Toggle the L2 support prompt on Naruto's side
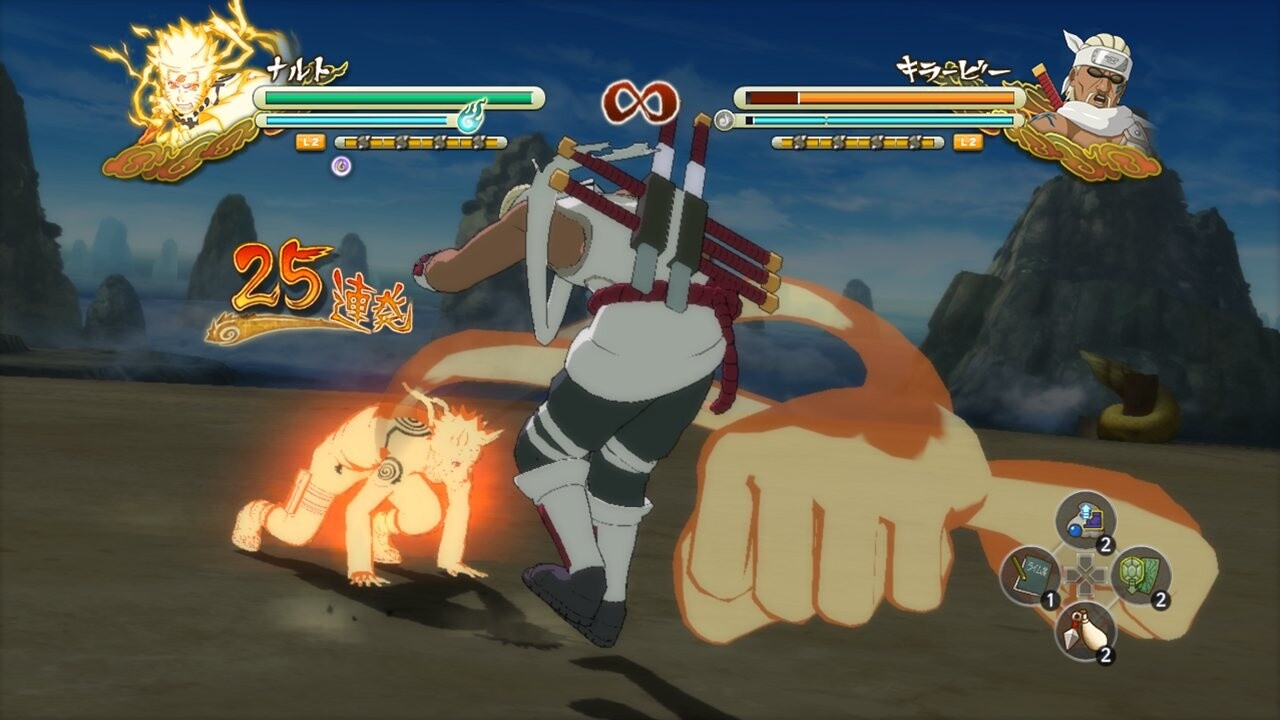 tap(308, 142)
